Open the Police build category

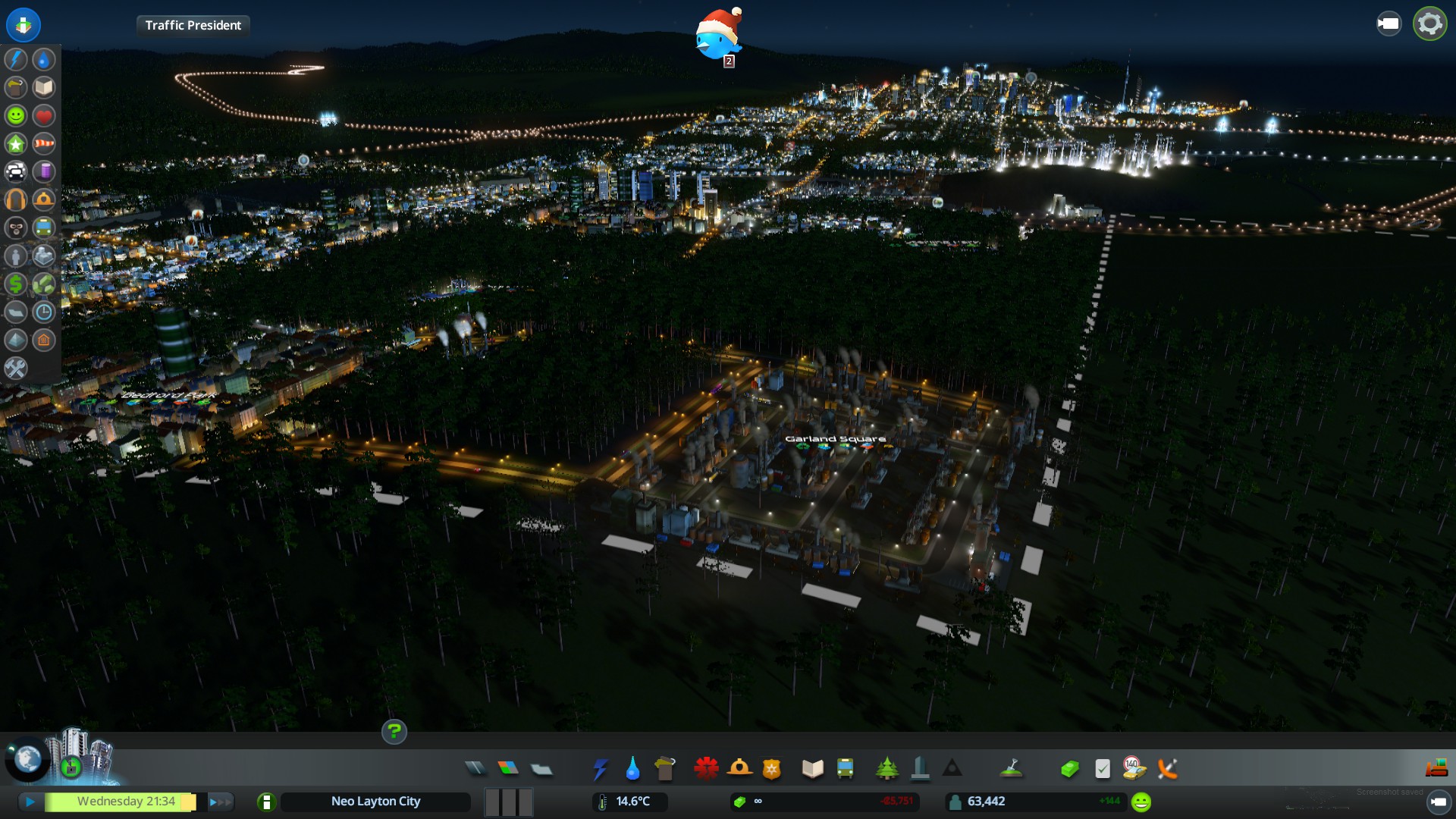(x=772, y=769)
